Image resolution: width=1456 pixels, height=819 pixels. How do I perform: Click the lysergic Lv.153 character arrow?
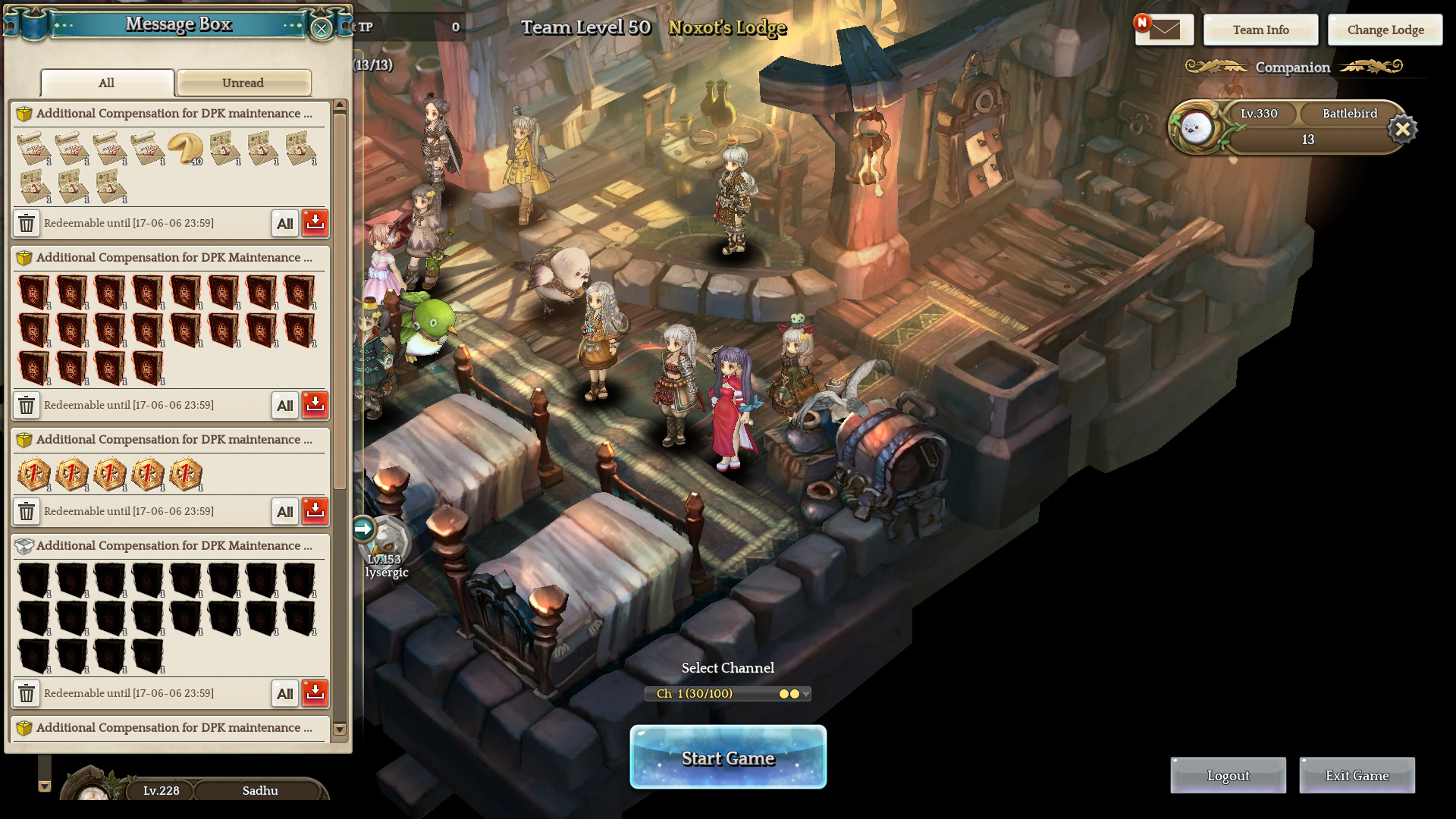coord(363,529)
